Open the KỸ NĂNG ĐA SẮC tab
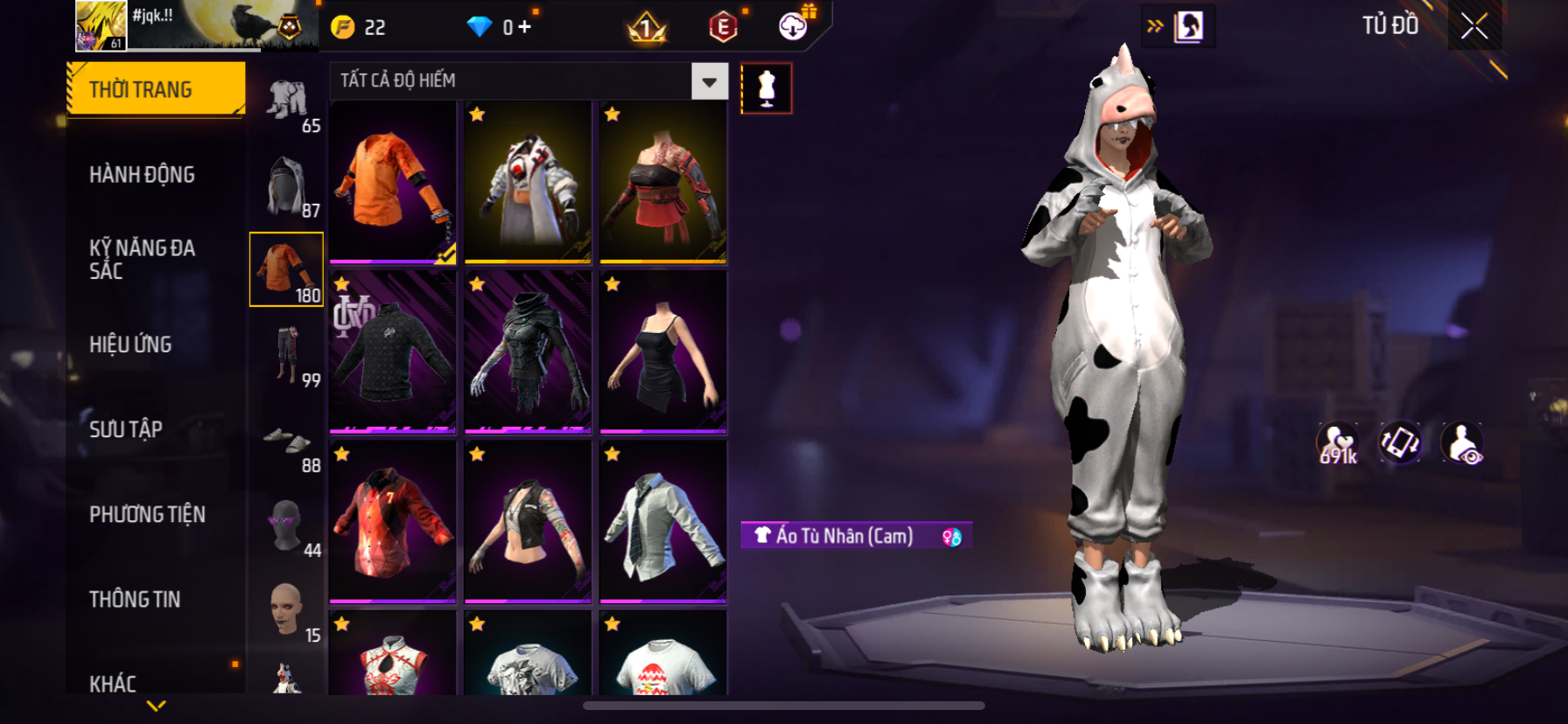The height and width of the screenshot is (724, 1568). click(142, 259)
